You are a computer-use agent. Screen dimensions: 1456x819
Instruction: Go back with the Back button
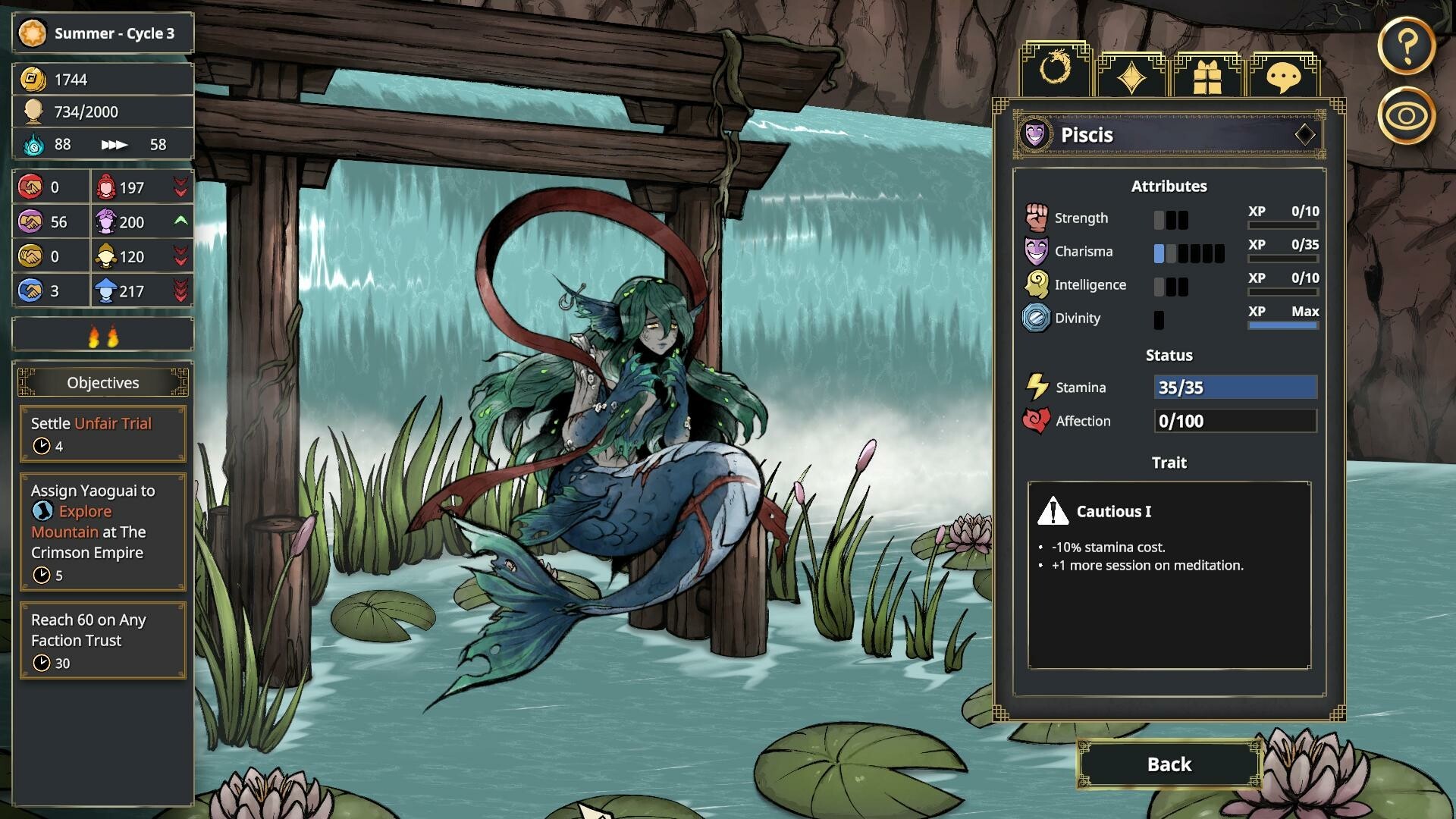(x=1169, y=764)
